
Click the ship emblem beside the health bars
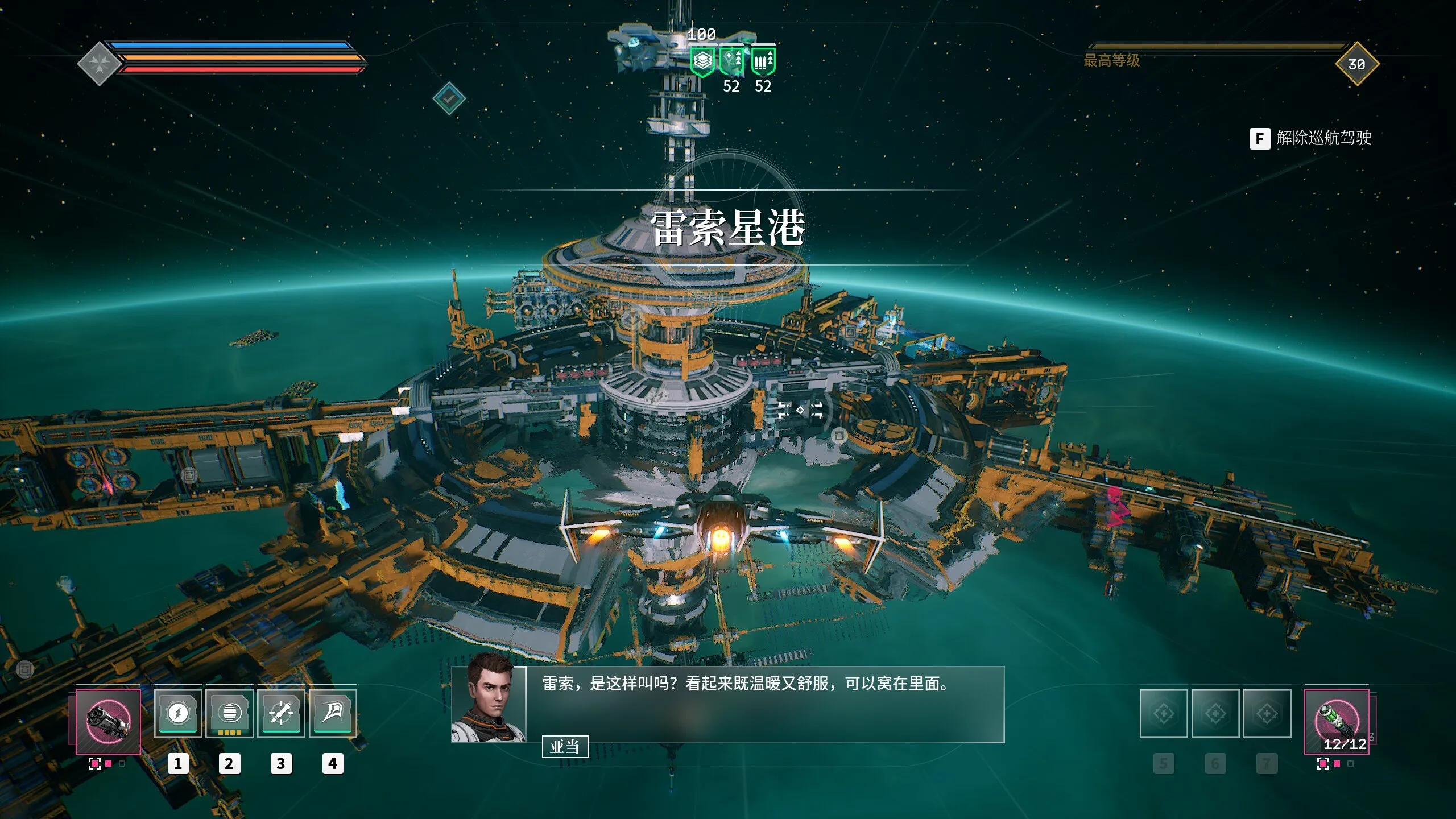99,64
